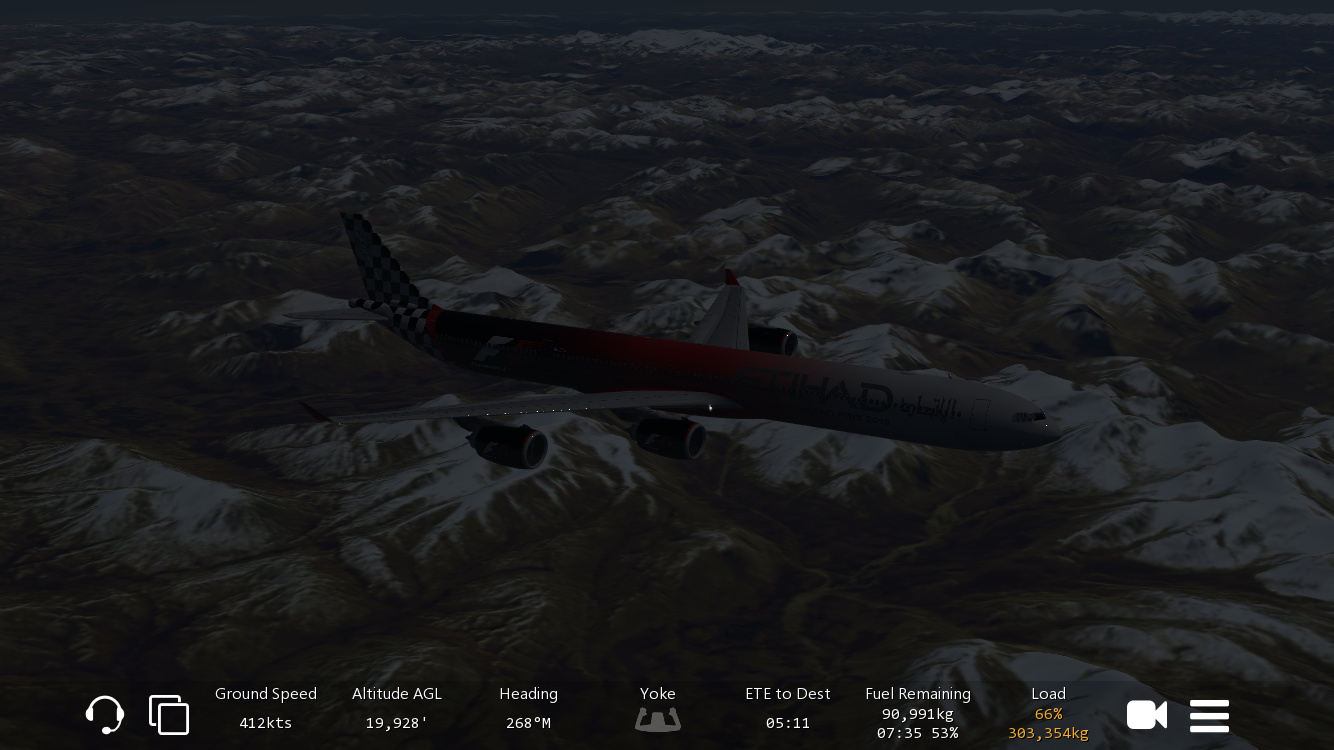Tap the Altitude AGL status item
This screenshot has height=750, width=1334.
click(x=397, y=708)
